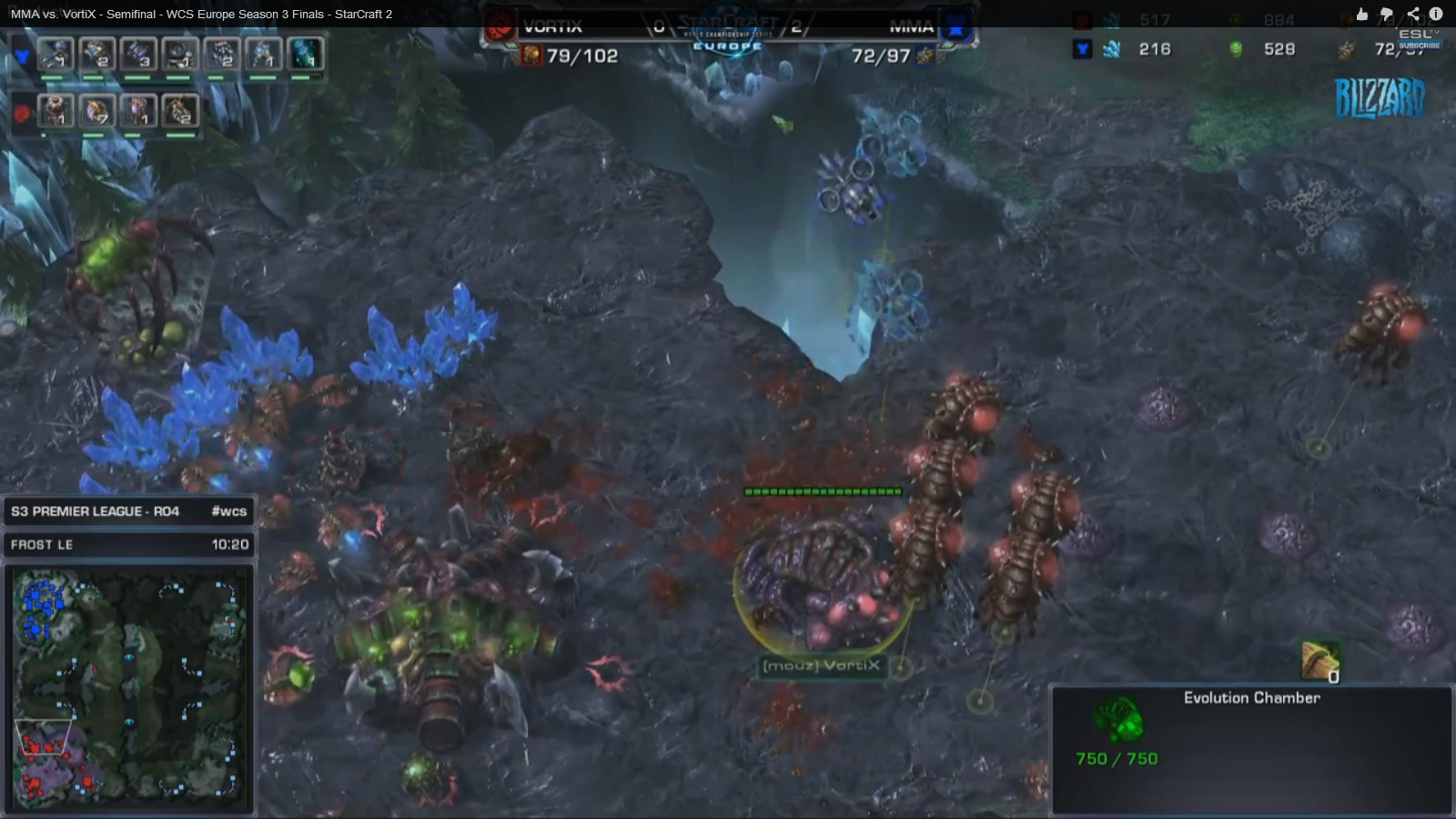
Task: Open the video title link
Action: point(201,14)
